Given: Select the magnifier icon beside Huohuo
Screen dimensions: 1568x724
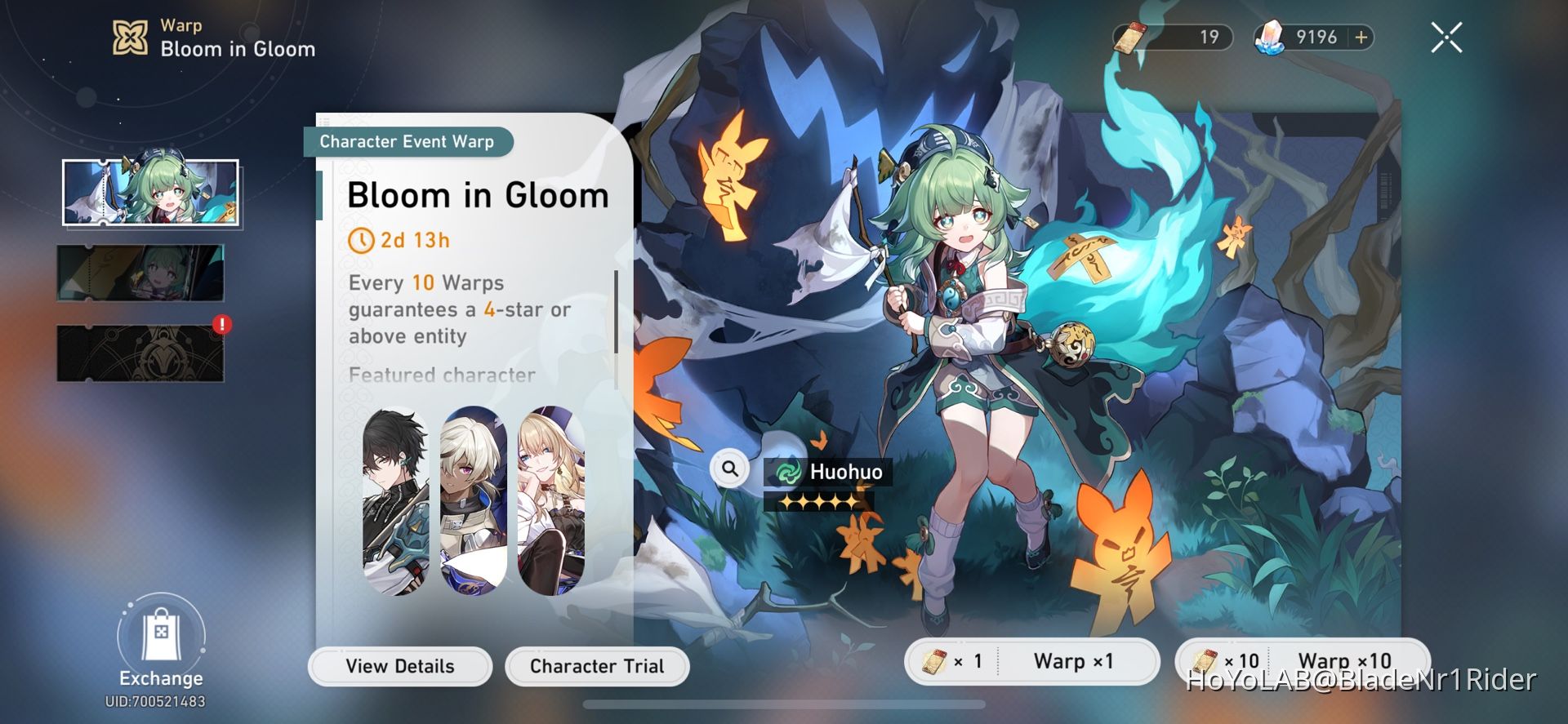Looking at the screenshot, I should [x=729, y=469].
